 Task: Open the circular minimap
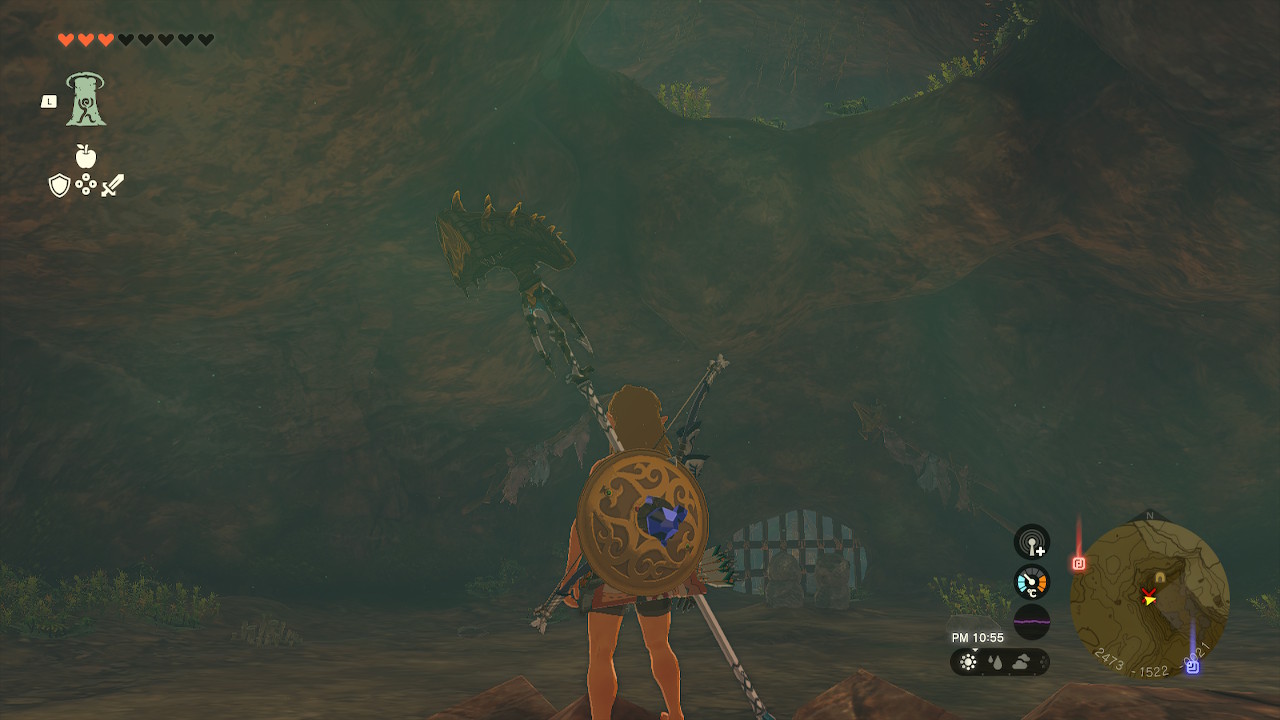(x=1149, y=598)
